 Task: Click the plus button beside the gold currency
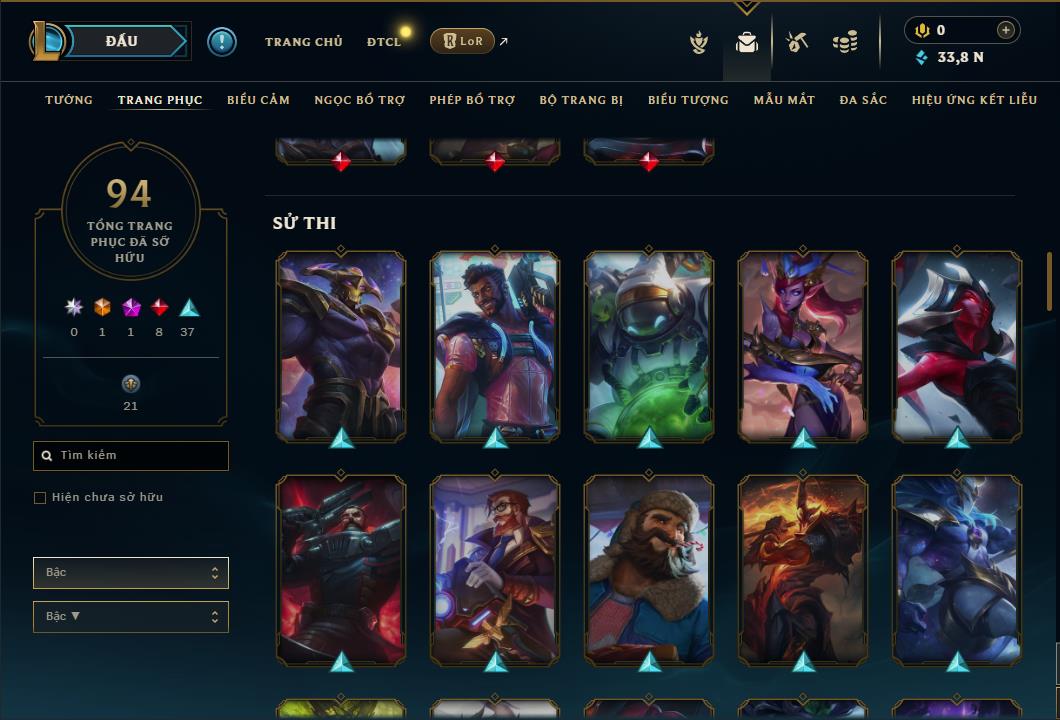[x=1005, y=31]
